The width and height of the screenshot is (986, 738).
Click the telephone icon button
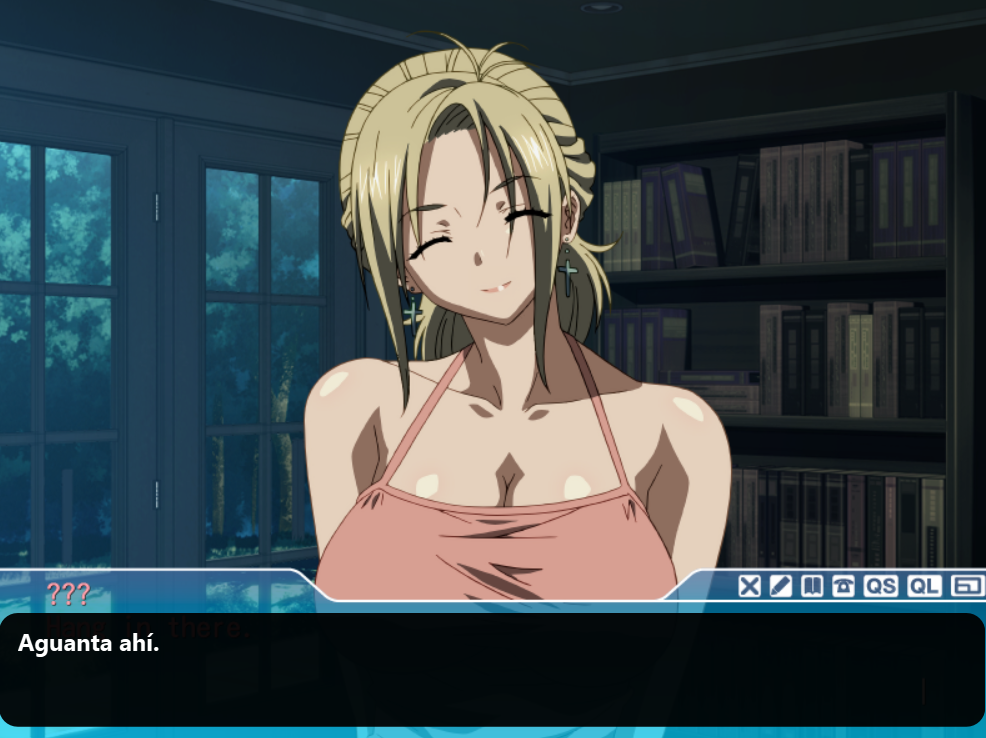843,586
